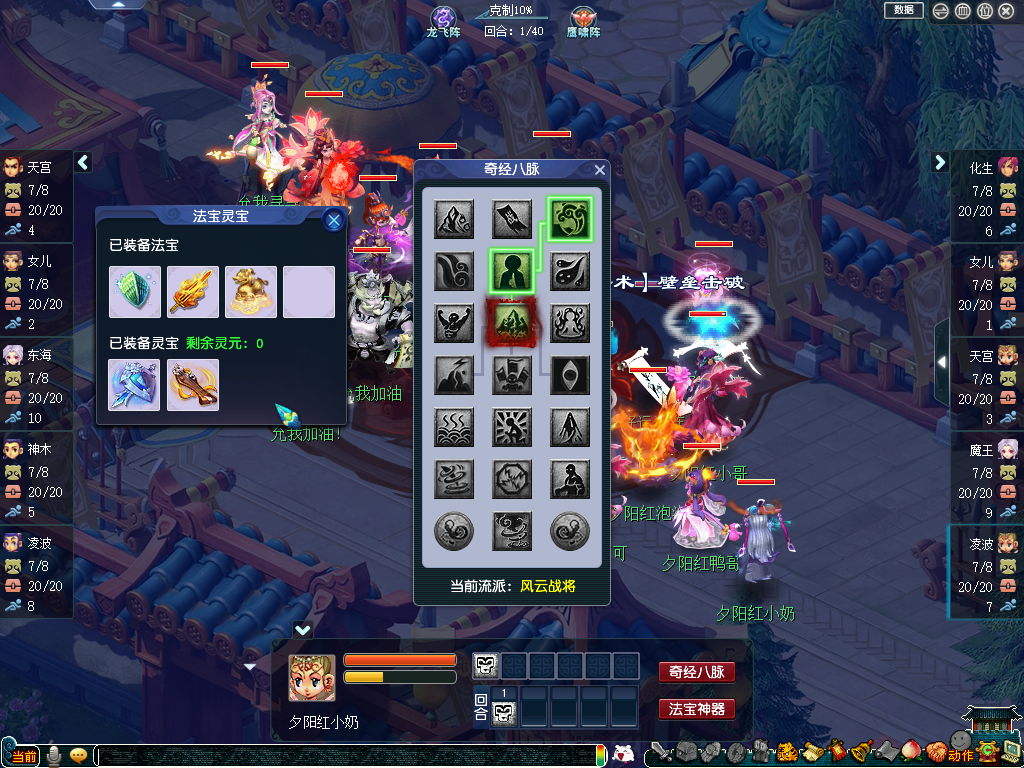Select the golden toad treasure slot
Screen dimensions: 1024x768
251,291
